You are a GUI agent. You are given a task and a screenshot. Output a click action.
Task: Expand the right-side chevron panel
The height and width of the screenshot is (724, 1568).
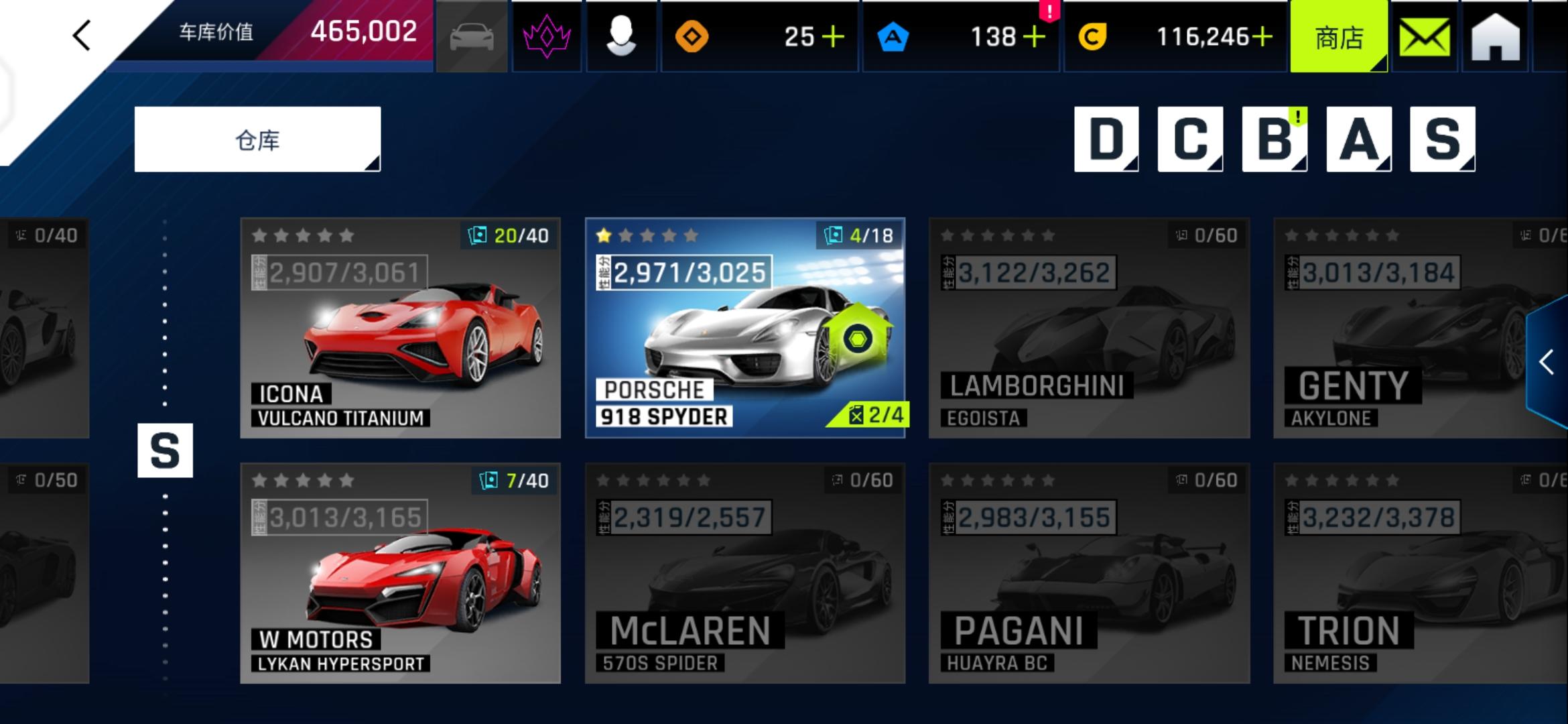pos(1546,362)
